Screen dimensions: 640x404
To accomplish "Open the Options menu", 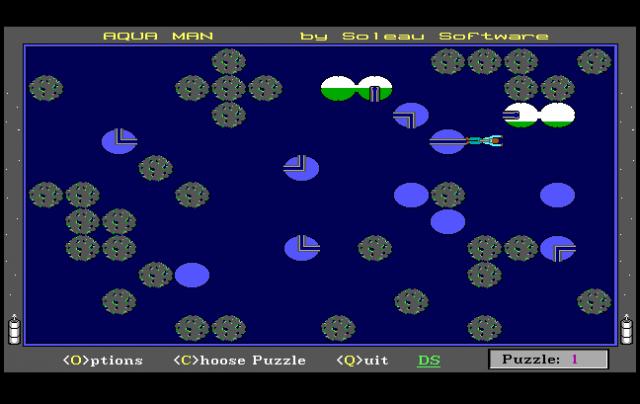I will coord(102,360).
